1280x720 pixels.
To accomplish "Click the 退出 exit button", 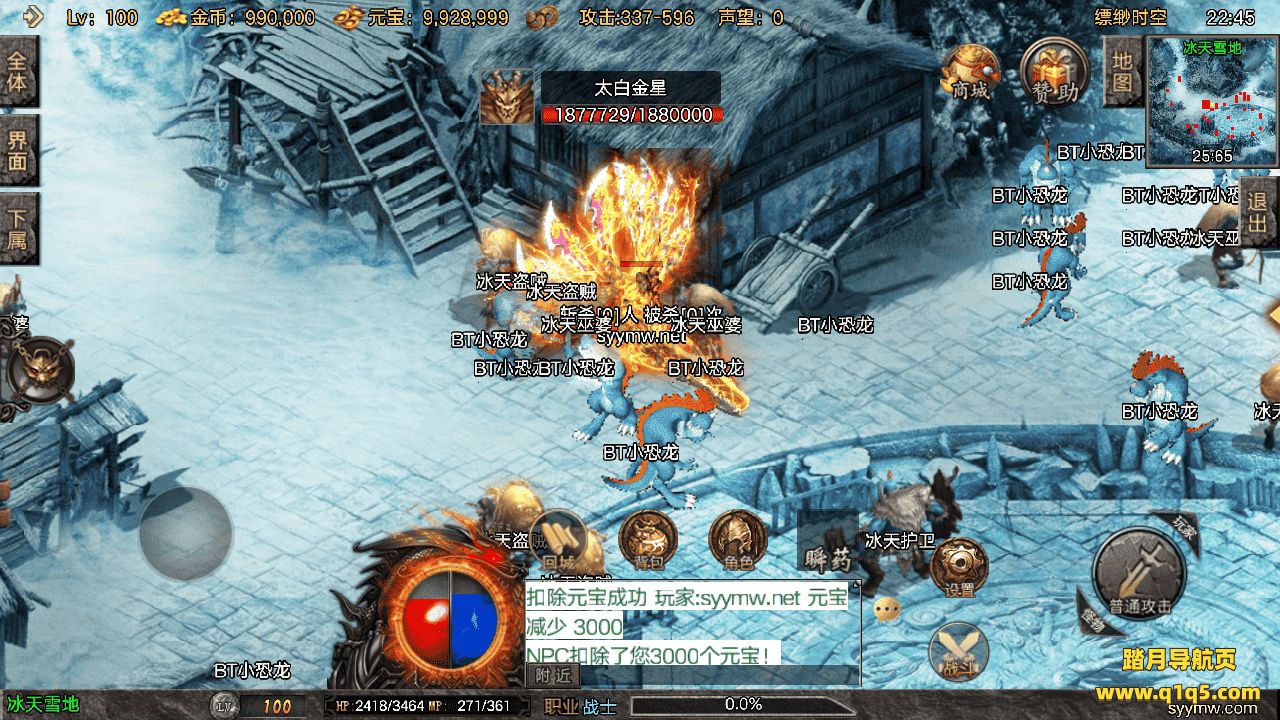I will [x=1259, y=211].
